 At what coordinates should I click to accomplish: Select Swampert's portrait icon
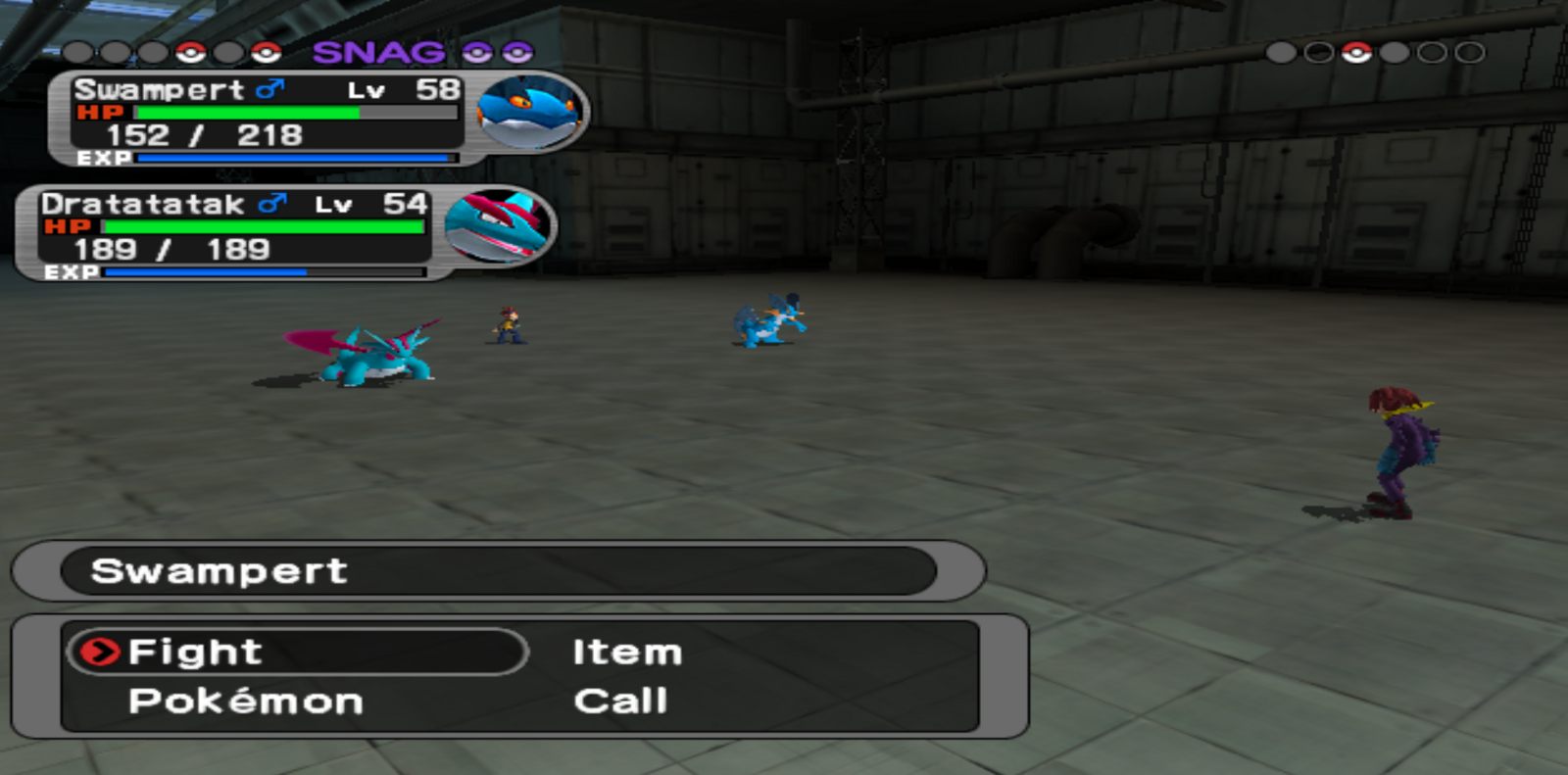[x=530, y=113]
